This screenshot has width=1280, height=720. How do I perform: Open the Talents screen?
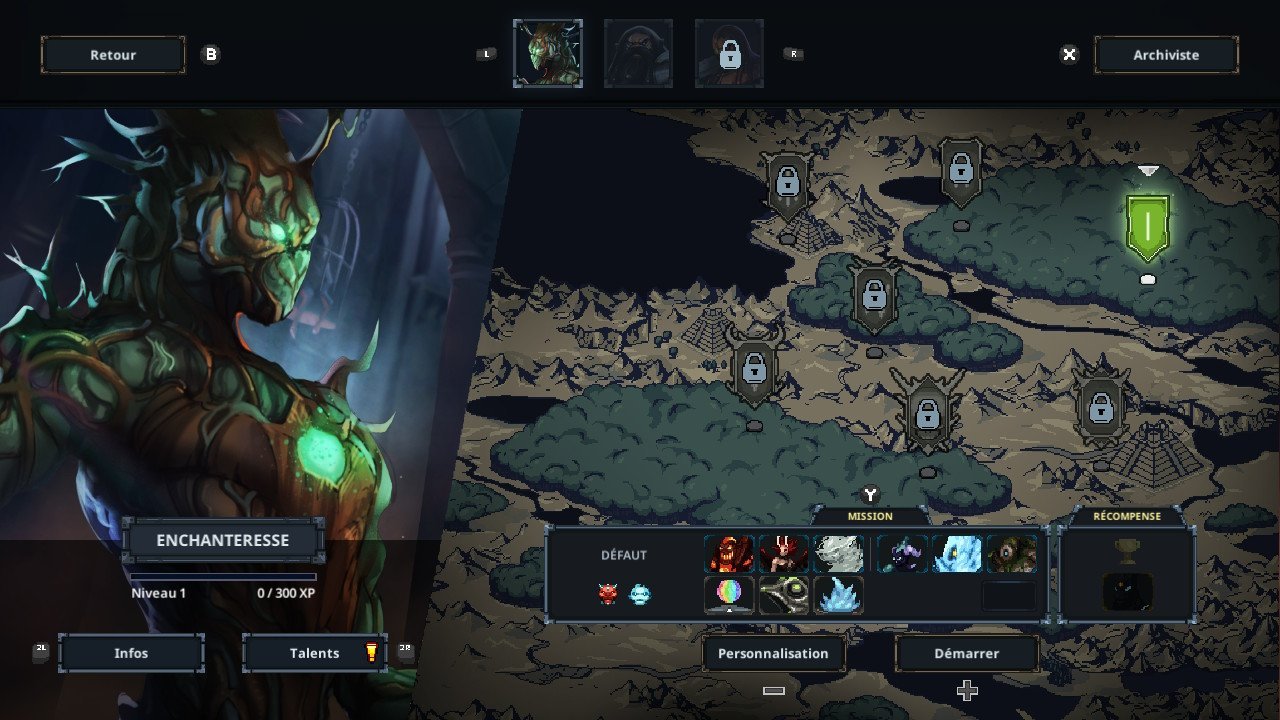(x=315, y=653)
